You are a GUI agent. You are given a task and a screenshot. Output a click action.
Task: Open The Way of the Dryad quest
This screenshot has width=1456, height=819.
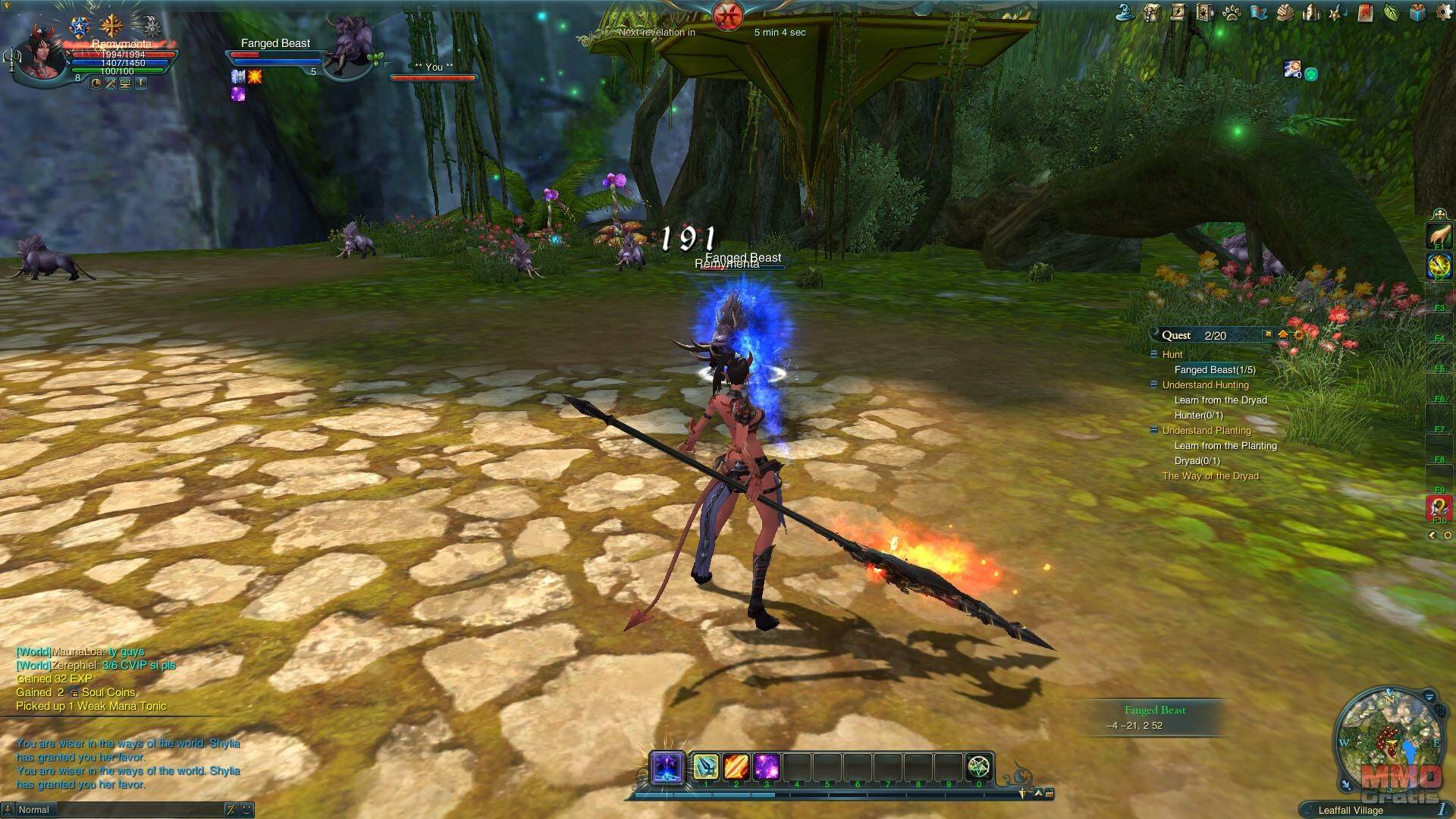[1210, 476]
